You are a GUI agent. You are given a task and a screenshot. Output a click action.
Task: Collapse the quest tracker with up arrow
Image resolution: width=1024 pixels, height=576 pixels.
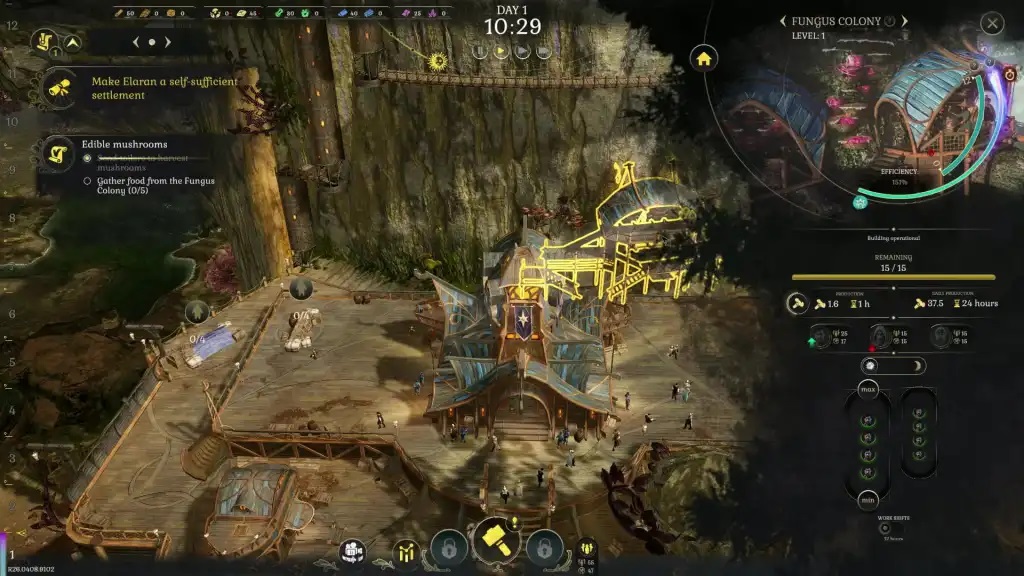point(74,42)
